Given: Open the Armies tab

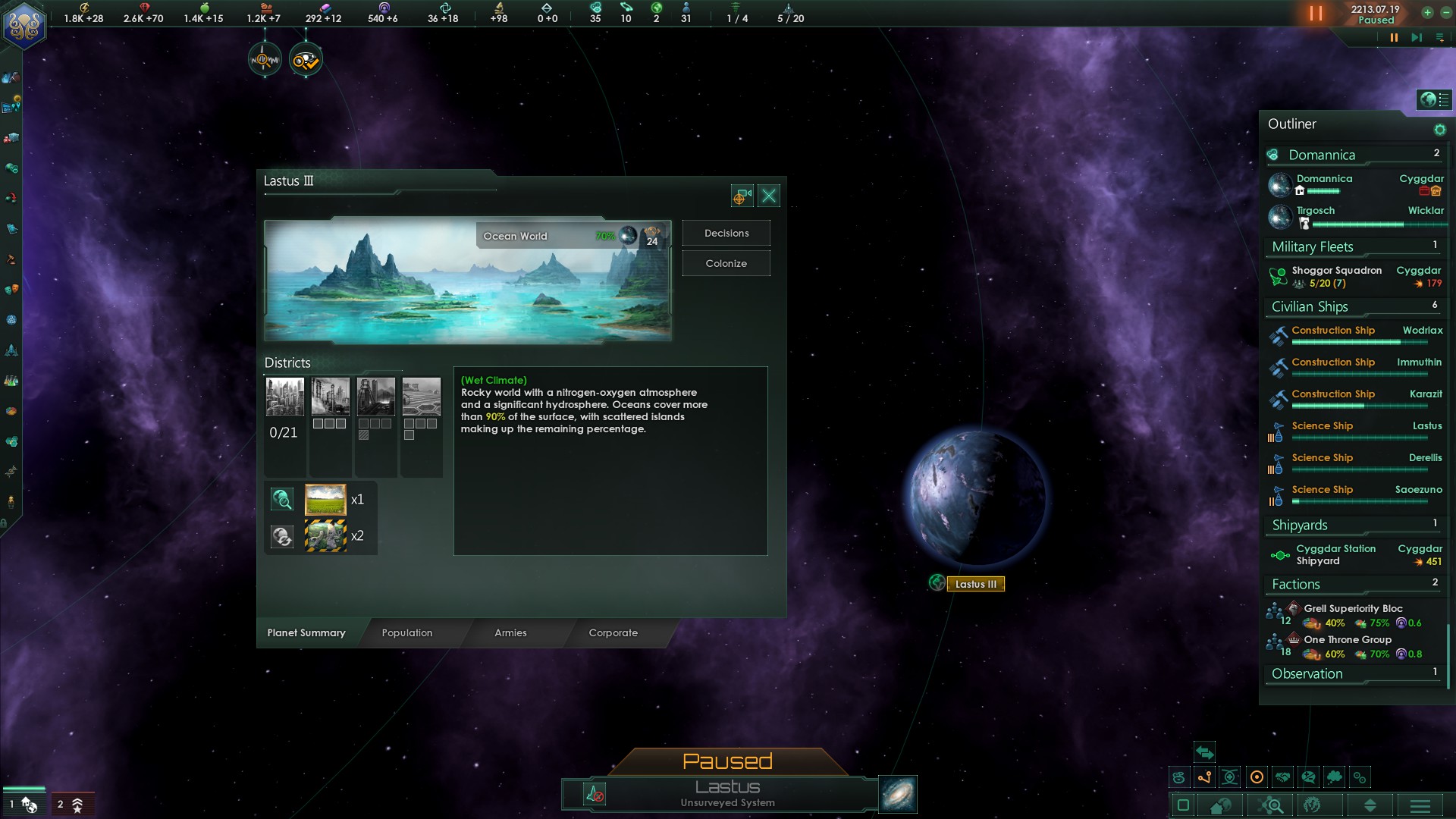Looking at the screenshot, I should [510, 632].
